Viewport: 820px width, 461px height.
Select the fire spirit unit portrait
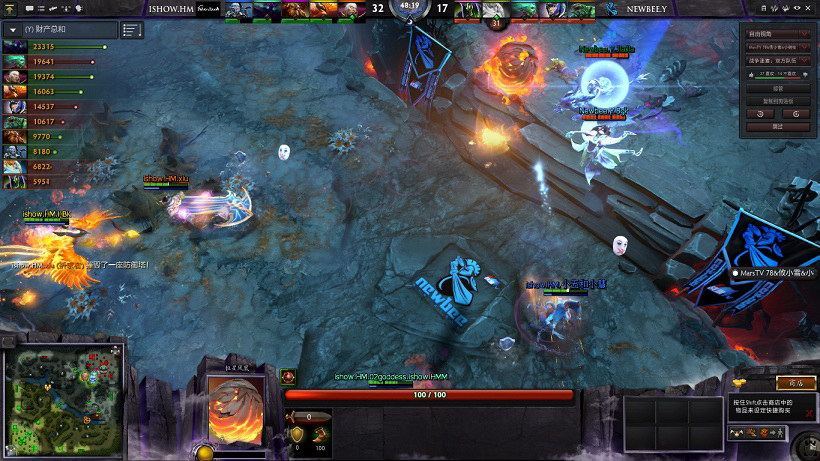point(236,408)
